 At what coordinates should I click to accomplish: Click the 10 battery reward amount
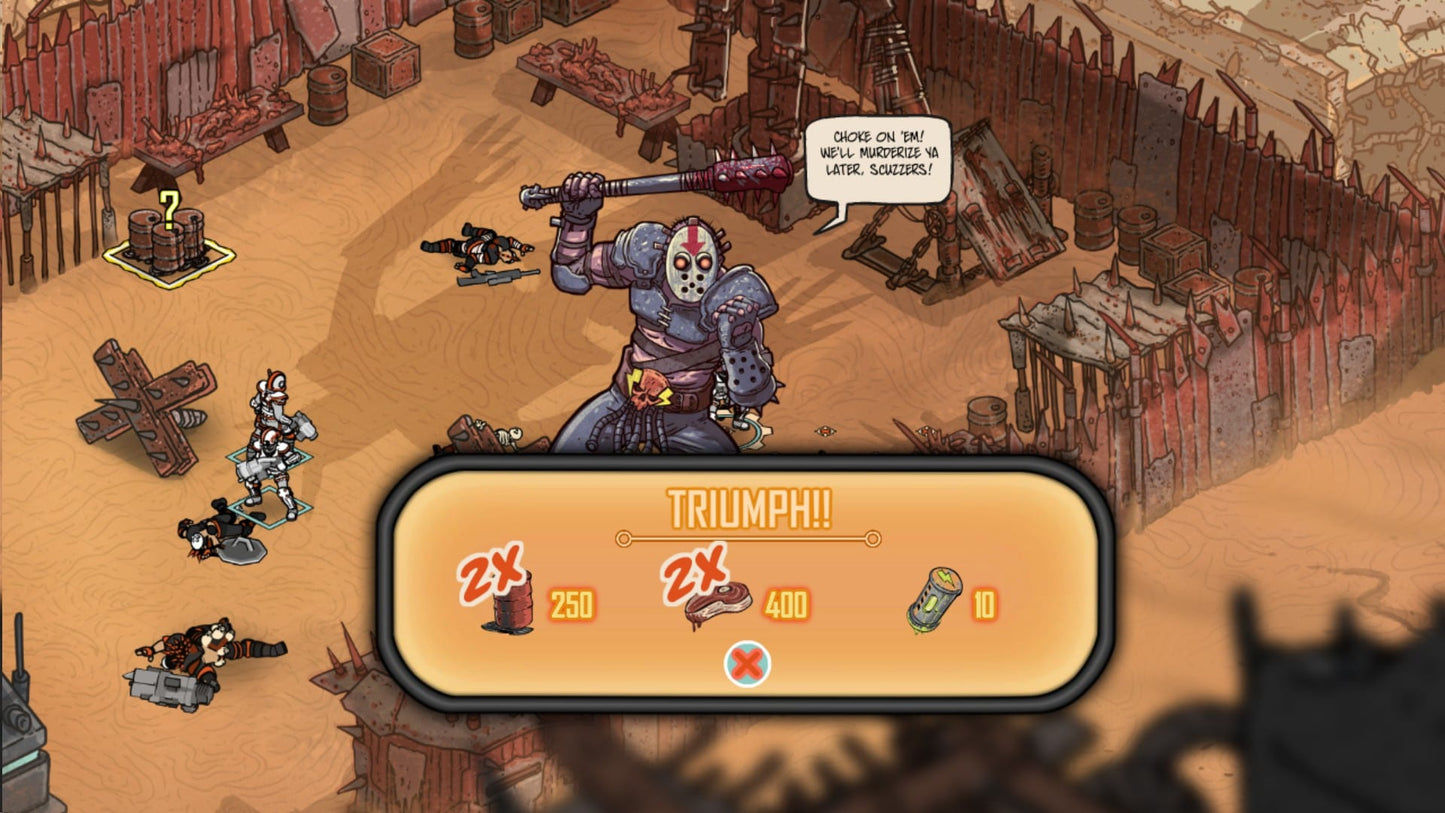click(x=982, y=602)
